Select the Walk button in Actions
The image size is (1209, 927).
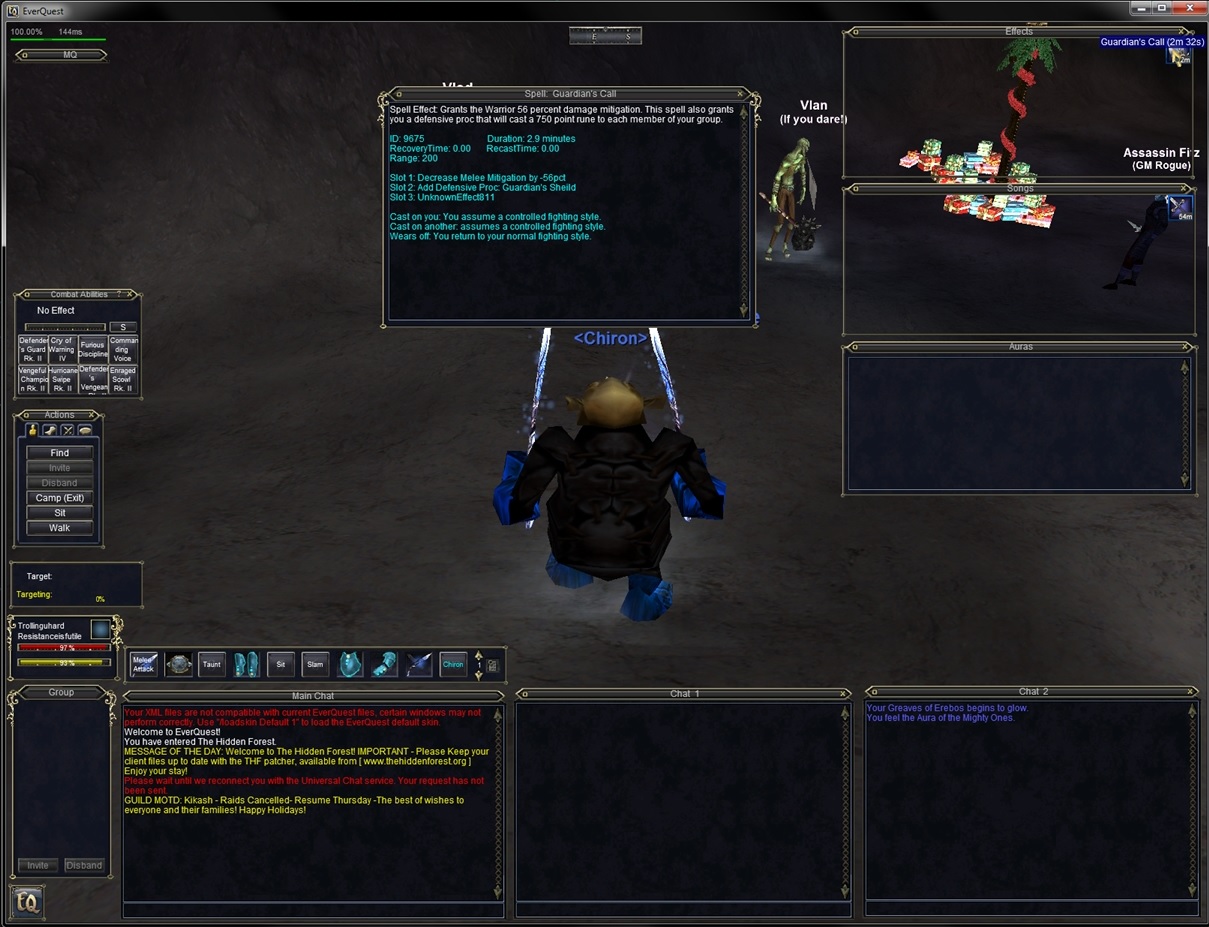60,528
